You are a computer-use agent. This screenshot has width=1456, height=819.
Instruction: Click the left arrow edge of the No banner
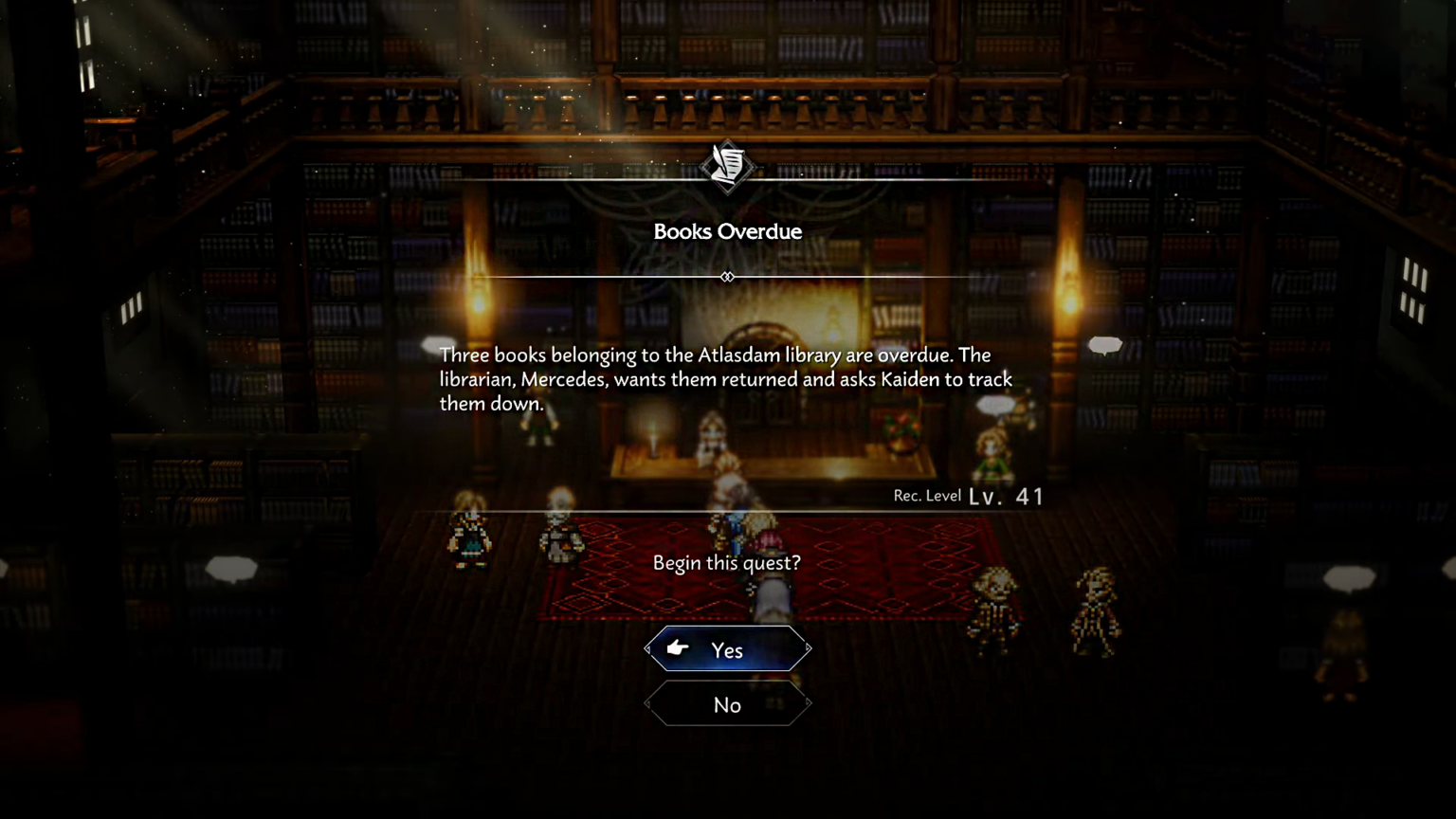pyautogui.click(x=648, y=704)
